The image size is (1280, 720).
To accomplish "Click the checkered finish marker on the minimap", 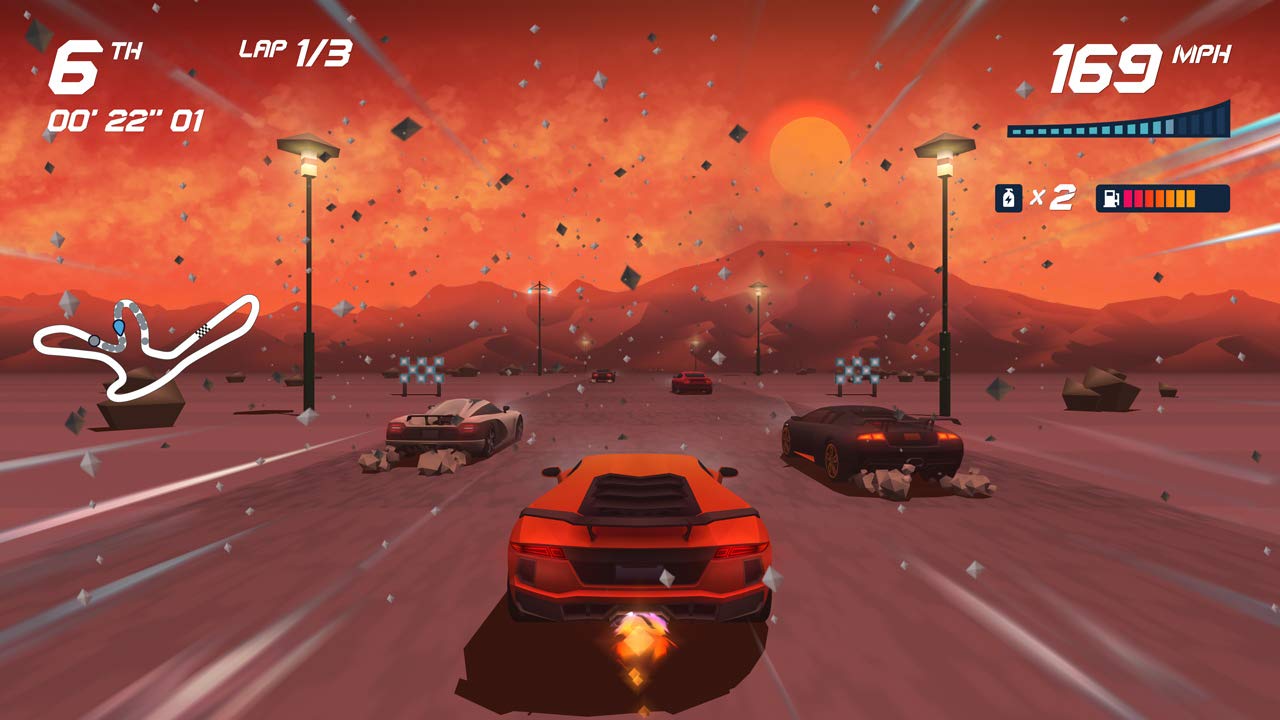I will [x=203, y=330].
